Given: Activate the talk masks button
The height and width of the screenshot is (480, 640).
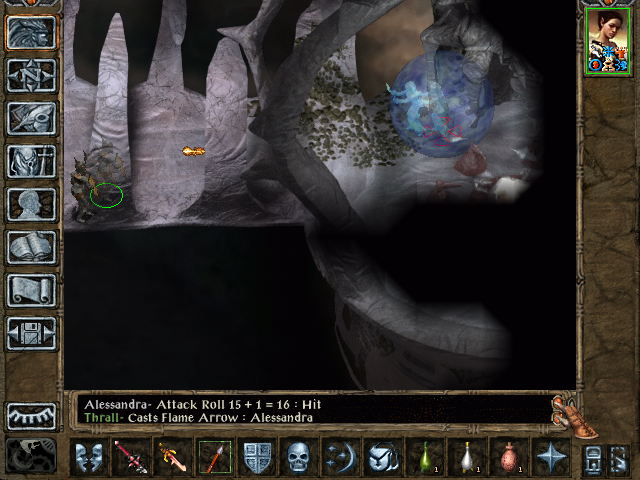Looking at the screenshot, I should click(x=89, y=457).
